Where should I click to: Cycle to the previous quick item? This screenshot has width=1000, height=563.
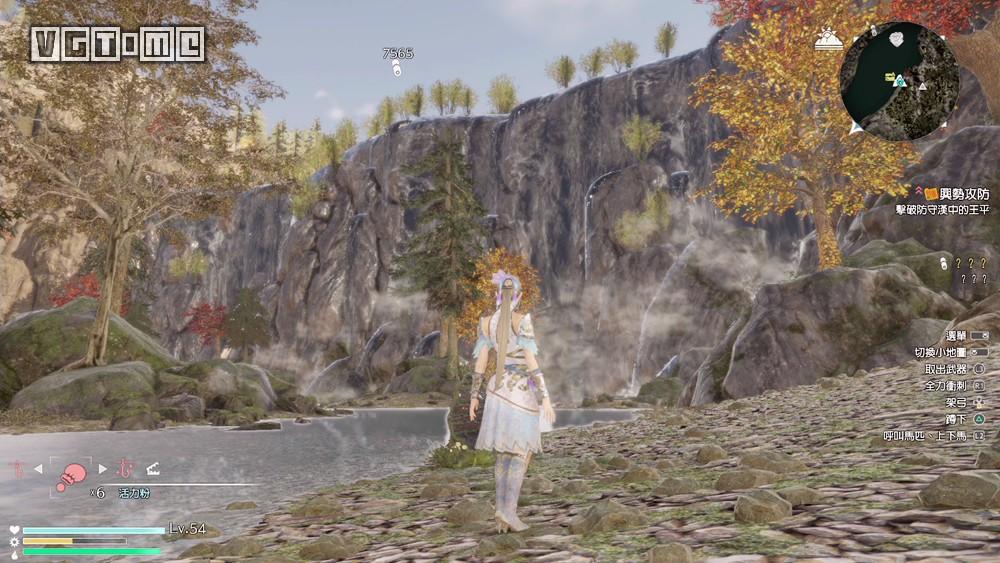coord(39,468)
